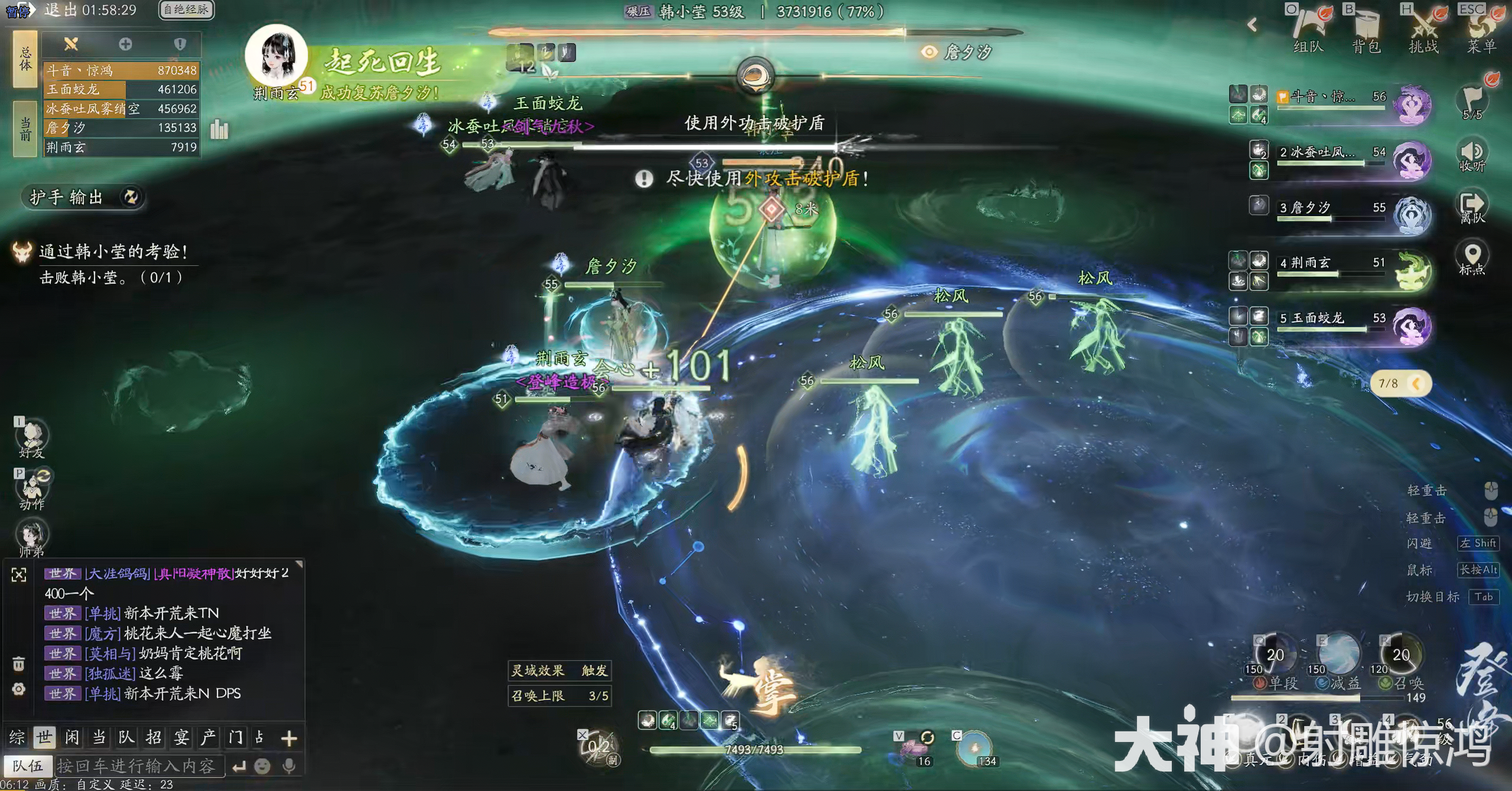Open the 组队 team menu

pyautogui.click(x=1307, y=30)
